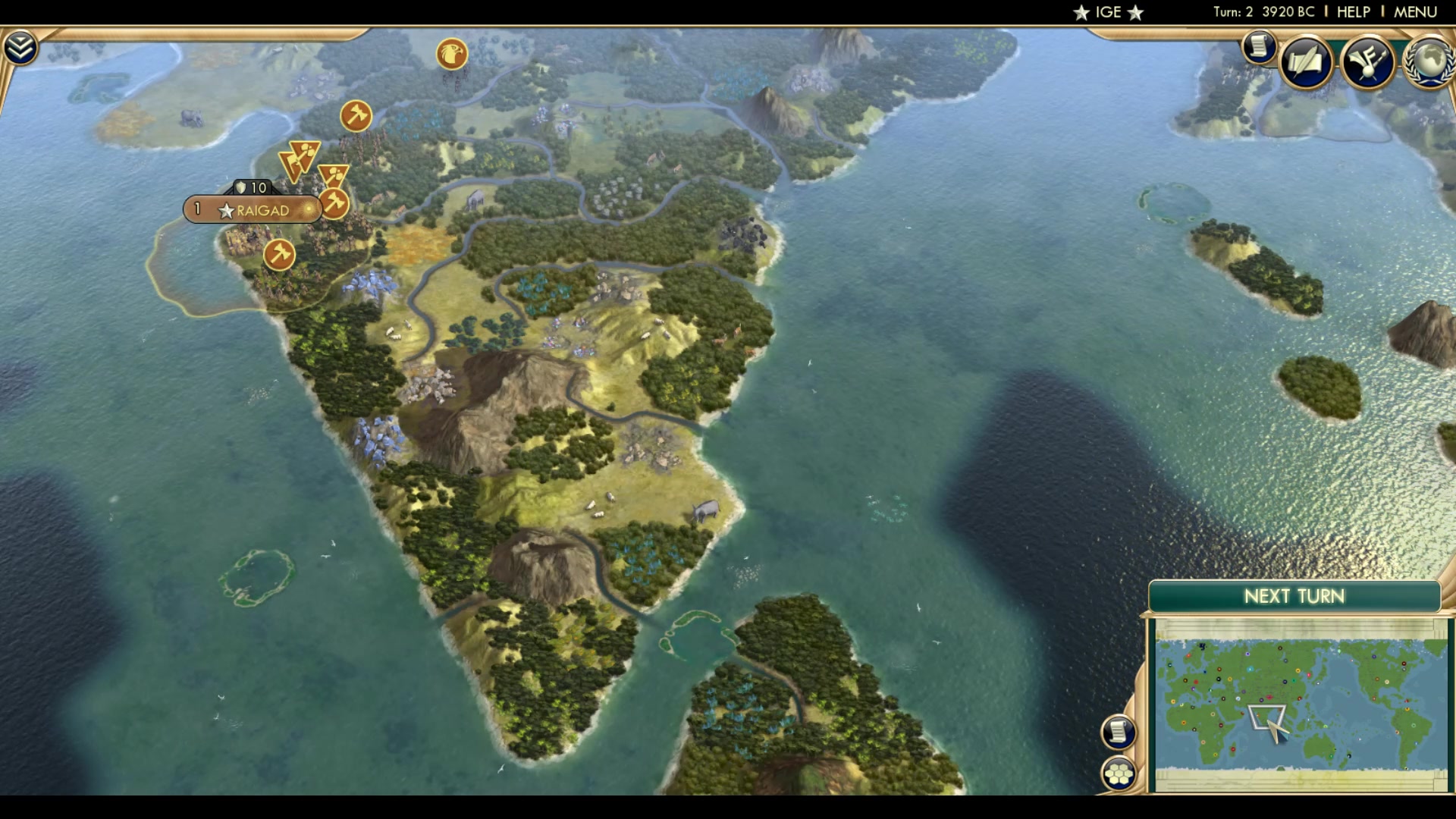Click Raigad's defense strength shield toggle
Viewport: 1456px width, 819px height.
[241, 187]
